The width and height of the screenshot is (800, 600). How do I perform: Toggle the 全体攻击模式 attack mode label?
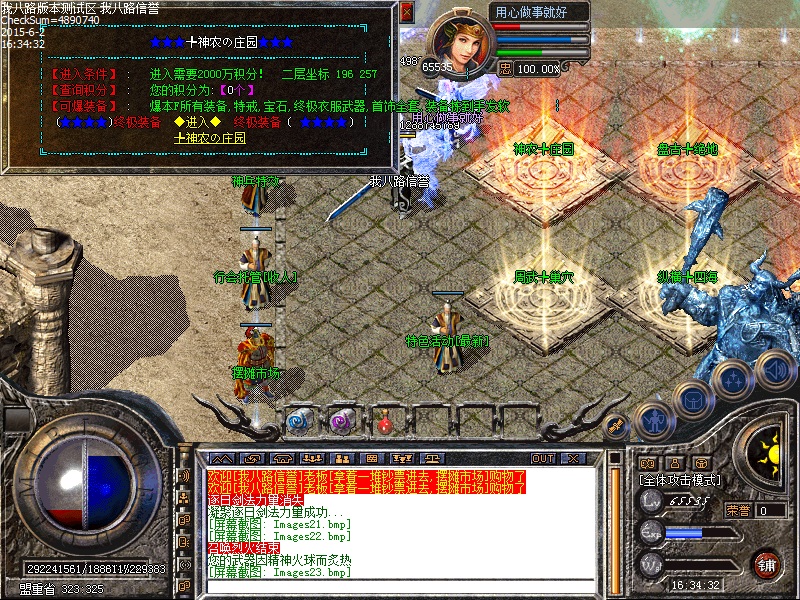tap(680, 480)
